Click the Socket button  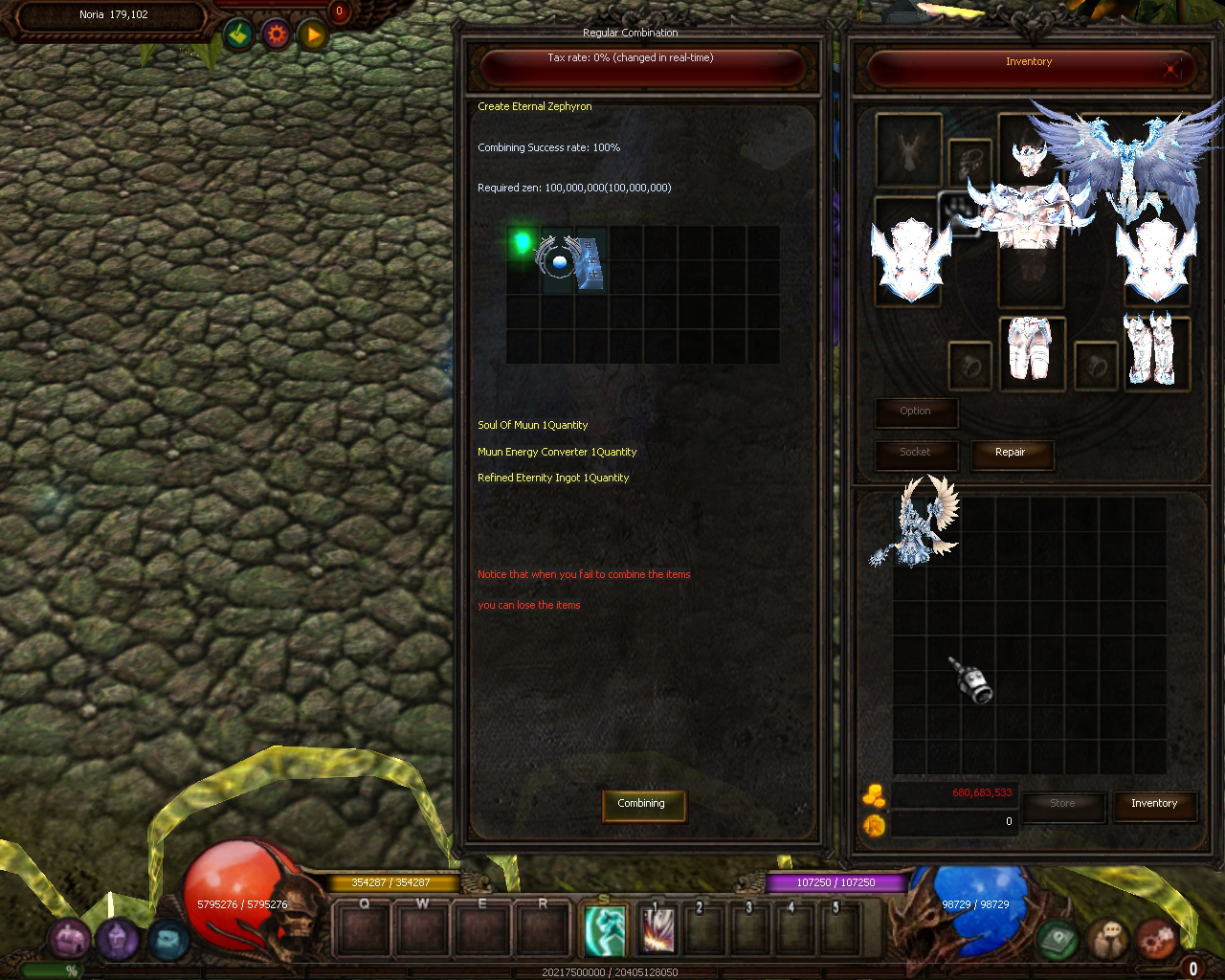[x=915, y=453]
